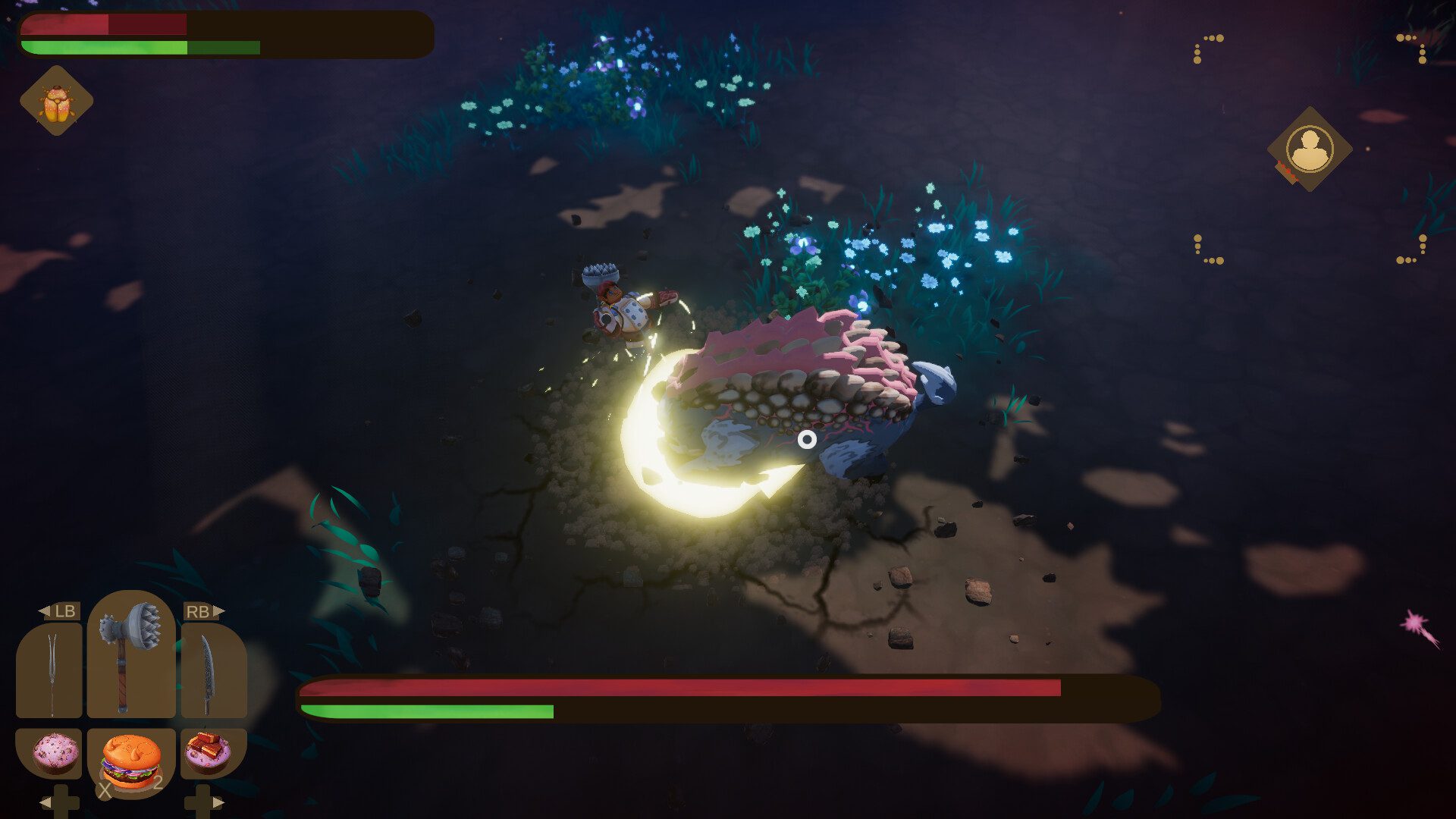The width and height of the screenshot is (1456, 819).
Task: Use the burger food item
Action: point(131,762)
